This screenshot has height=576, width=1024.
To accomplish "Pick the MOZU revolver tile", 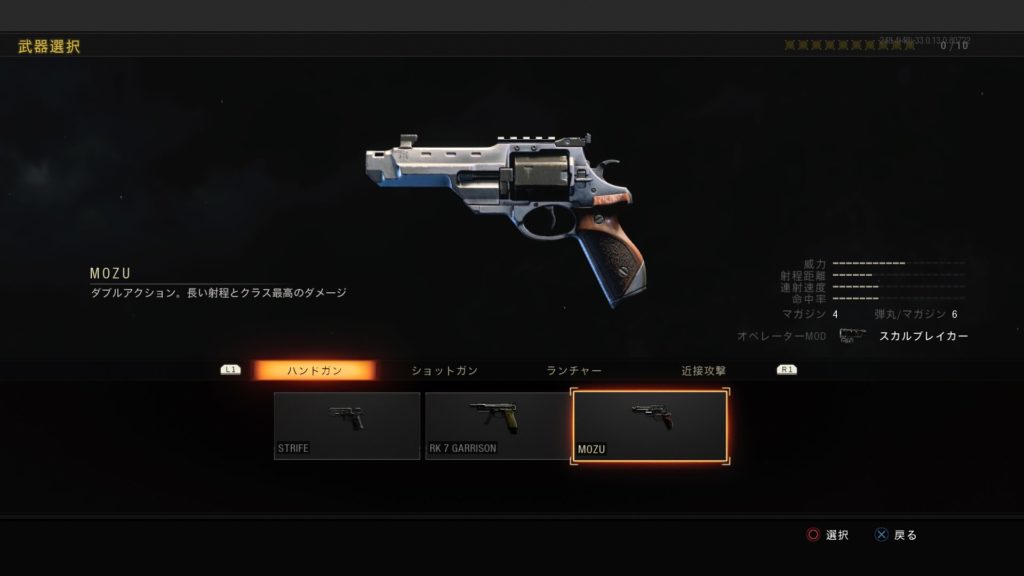I will [x=650, y=427].
